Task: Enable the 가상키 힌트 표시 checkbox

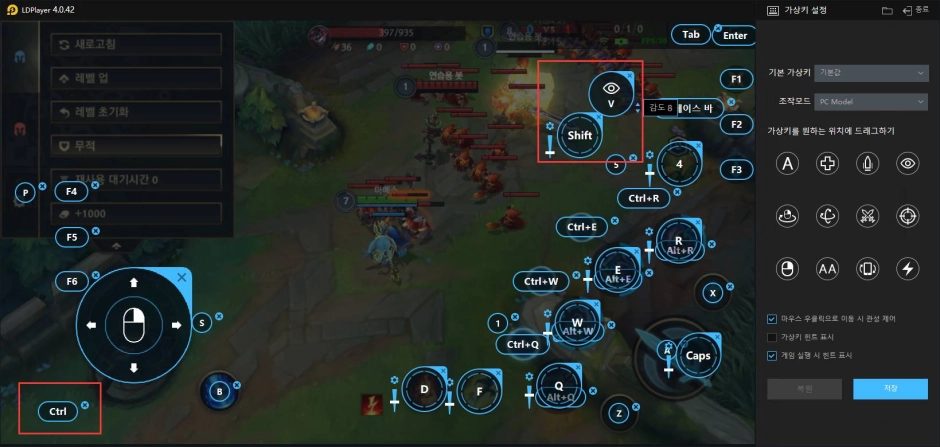Action: [772, 337]
